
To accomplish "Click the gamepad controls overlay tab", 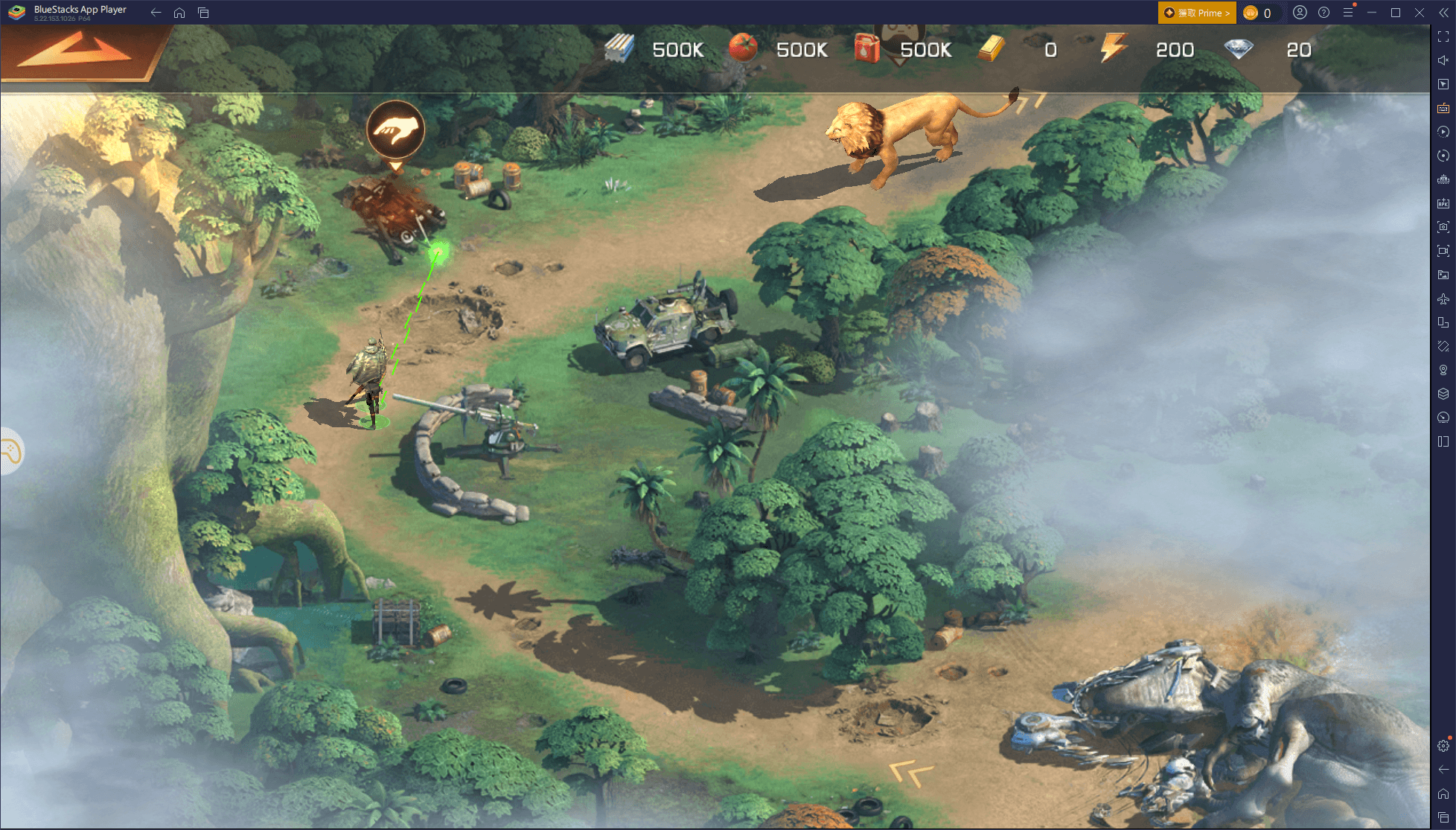I will (x=10, y=452).
